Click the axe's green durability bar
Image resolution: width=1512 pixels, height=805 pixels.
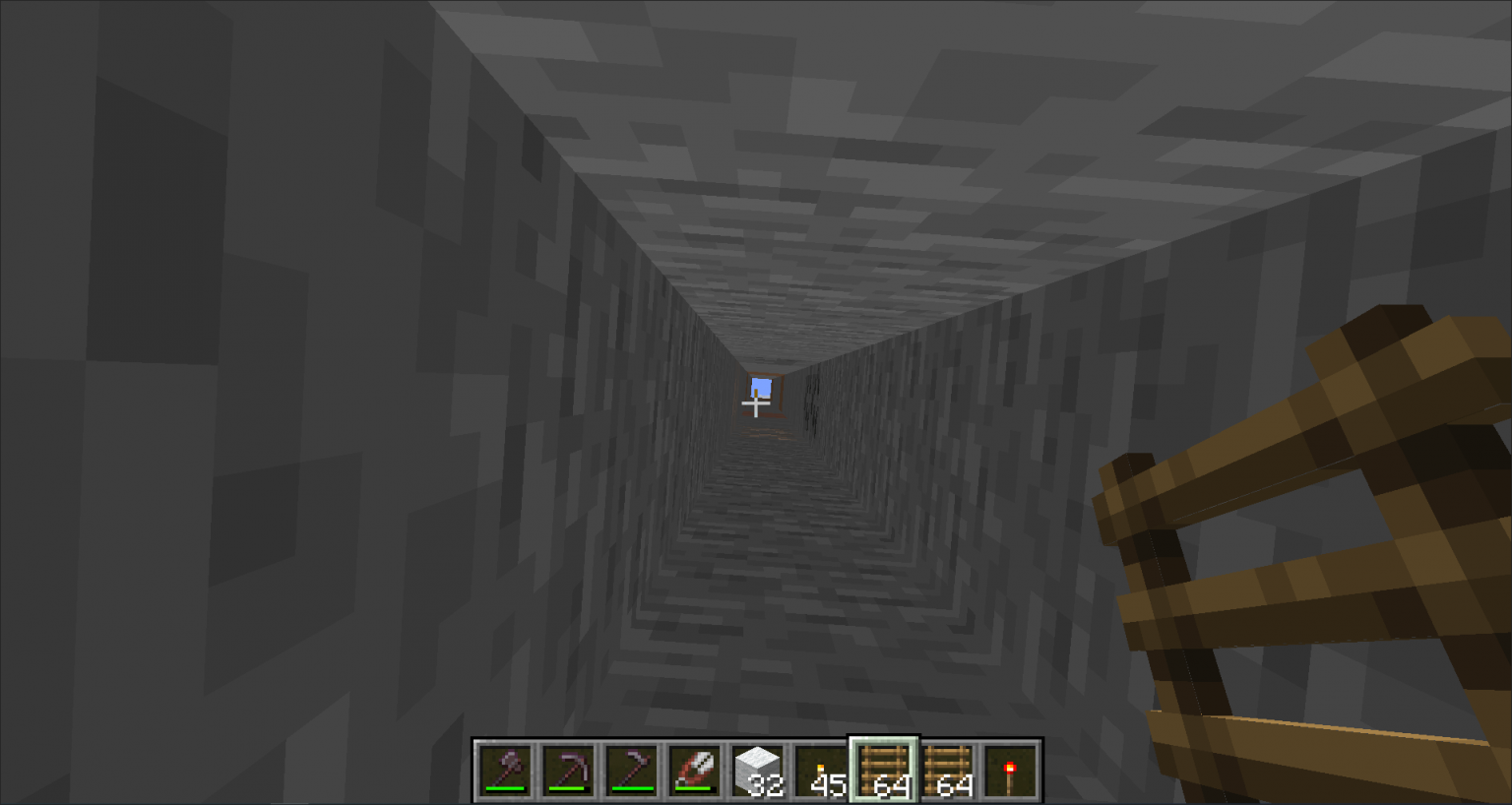click(x=504, y=787)
